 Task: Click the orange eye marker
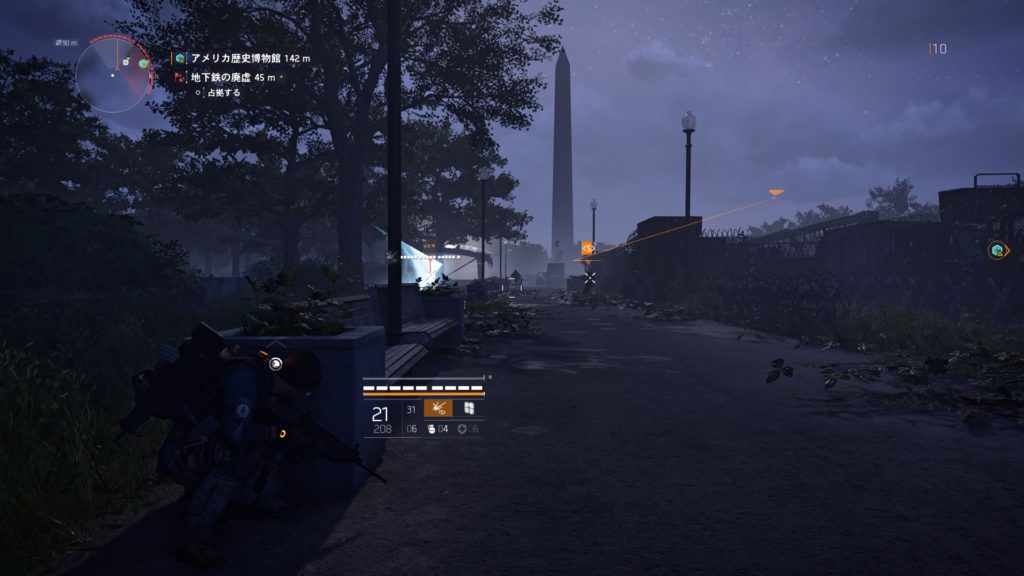(588, 248)
